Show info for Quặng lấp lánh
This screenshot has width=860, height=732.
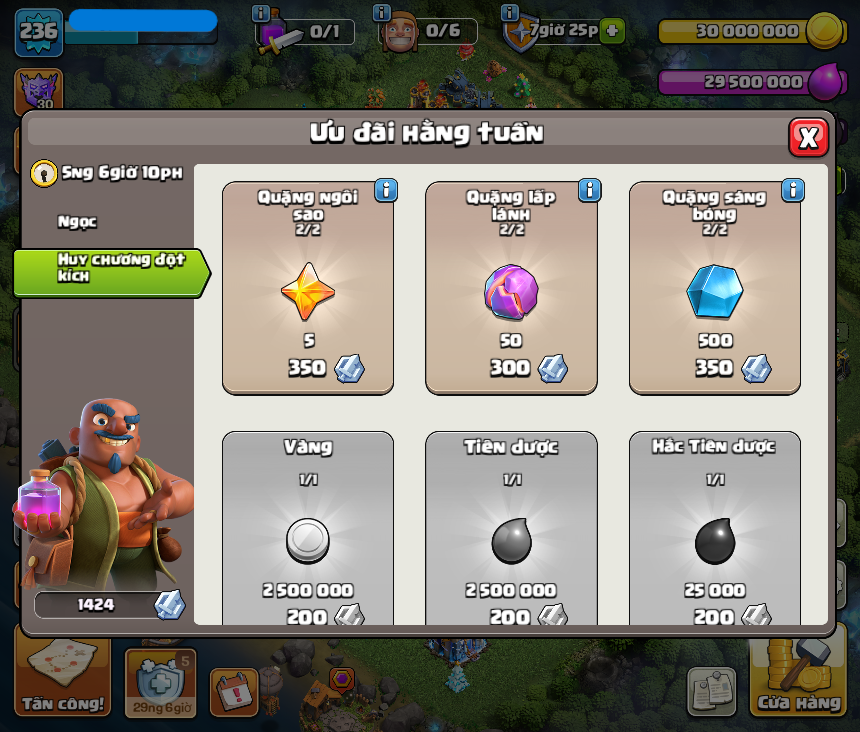point(589,190)
